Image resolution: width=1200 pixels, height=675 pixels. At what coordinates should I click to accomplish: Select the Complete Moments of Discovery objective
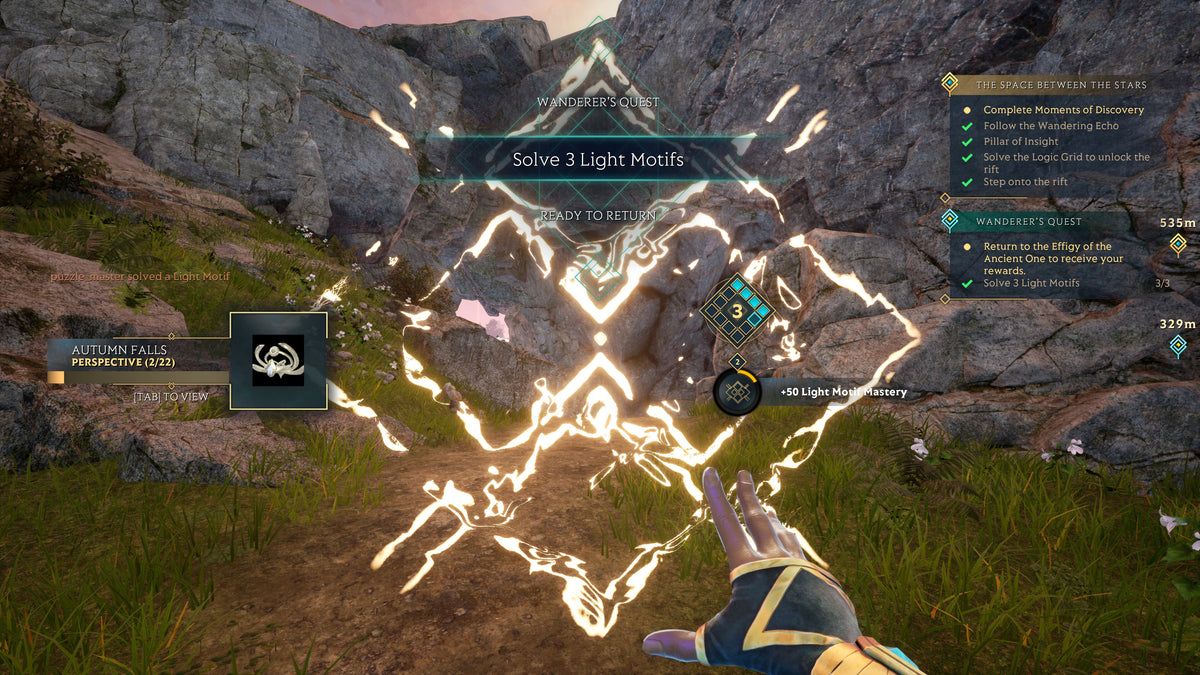tap(1063, 110)
